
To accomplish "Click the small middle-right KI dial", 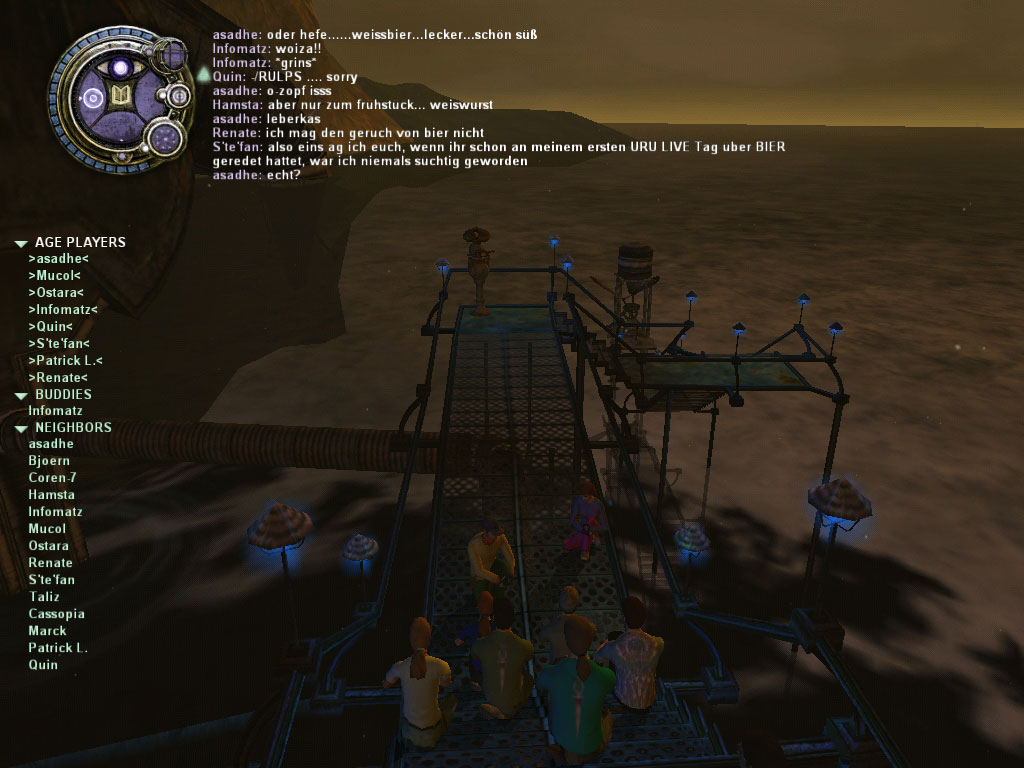I will pos(180,96).
